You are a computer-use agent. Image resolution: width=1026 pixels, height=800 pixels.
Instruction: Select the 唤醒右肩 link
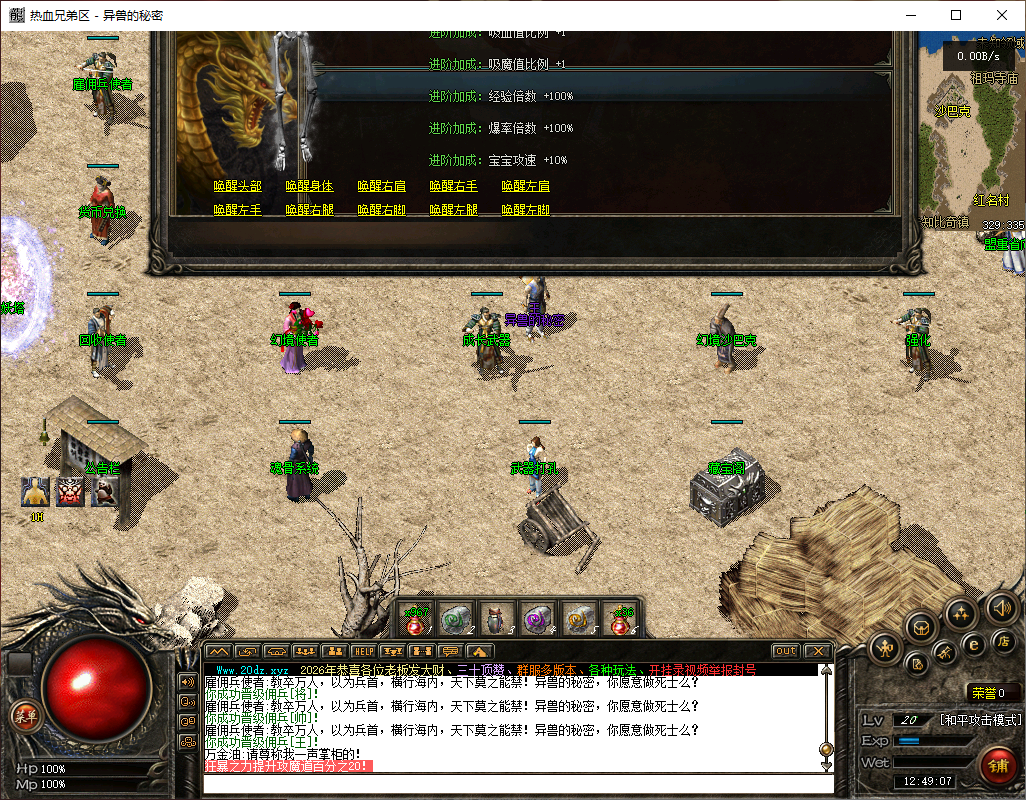[x=381, y=186]
